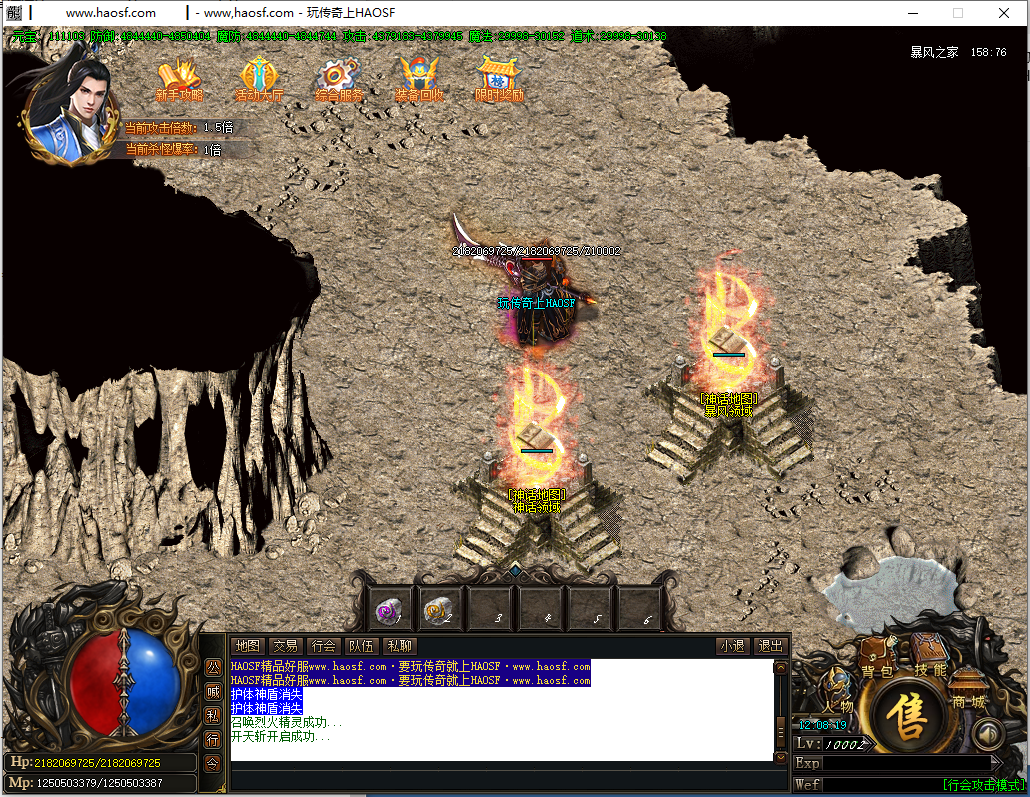The image size is (1030, 797).
Task: Open the 新手攻略 beginner guide
Action: [179, 80]
